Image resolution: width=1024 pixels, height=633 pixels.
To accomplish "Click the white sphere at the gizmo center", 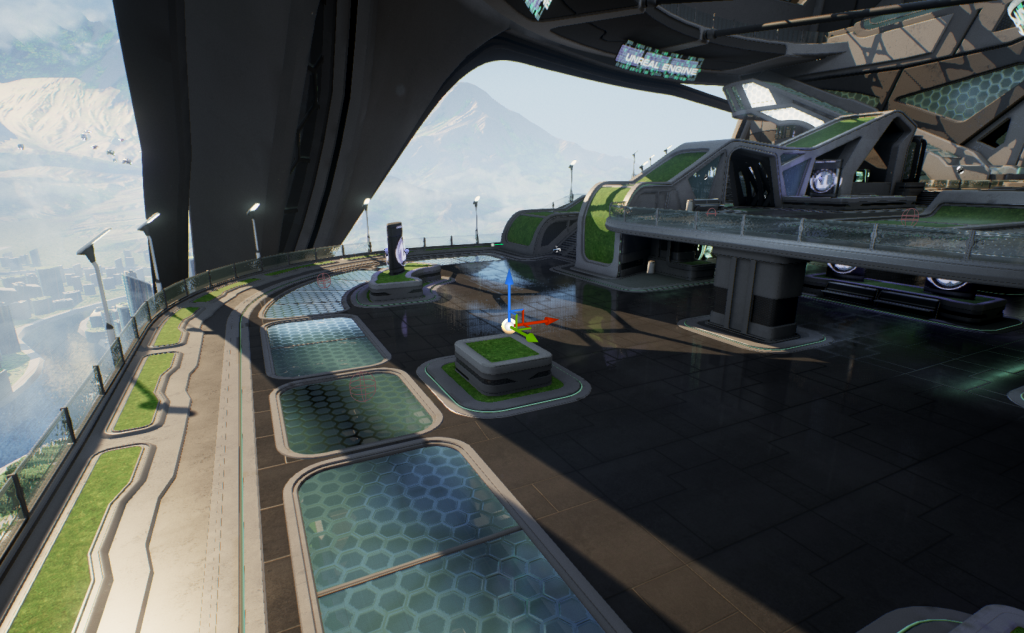I will click(508, 324).
